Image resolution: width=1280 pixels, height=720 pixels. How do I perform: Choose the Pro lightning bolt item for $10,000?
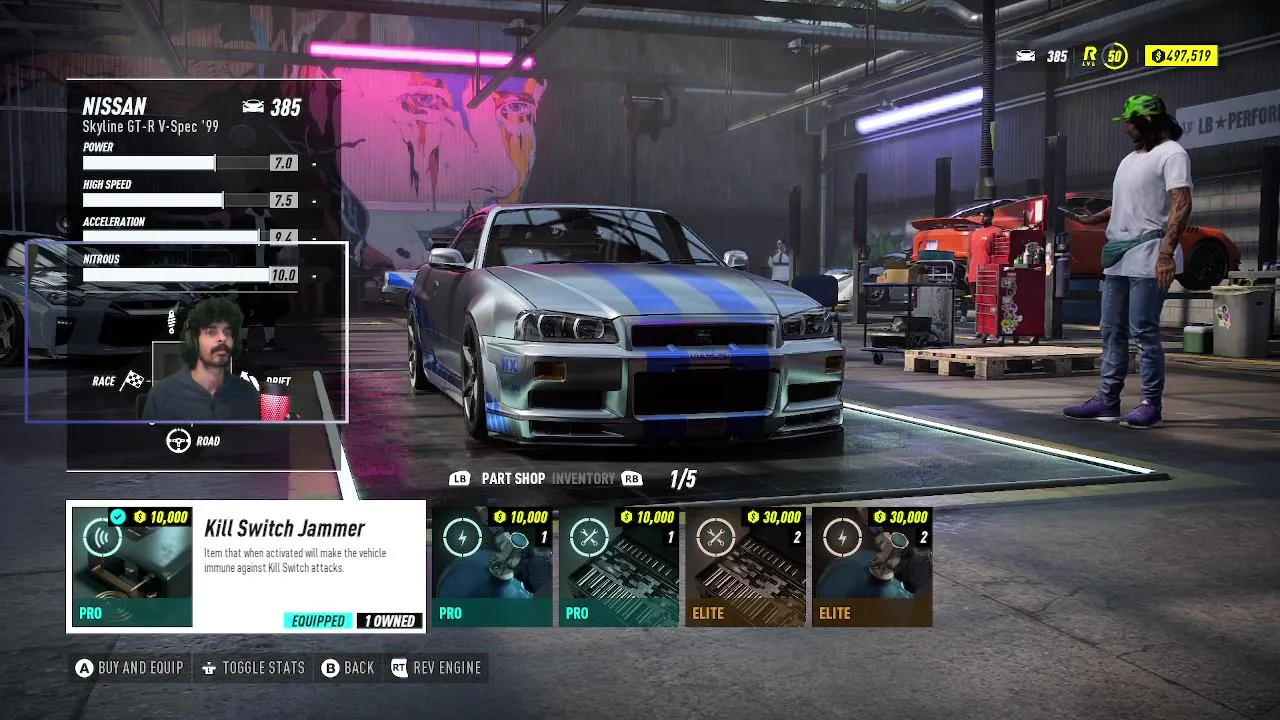[x=492, y=567]
